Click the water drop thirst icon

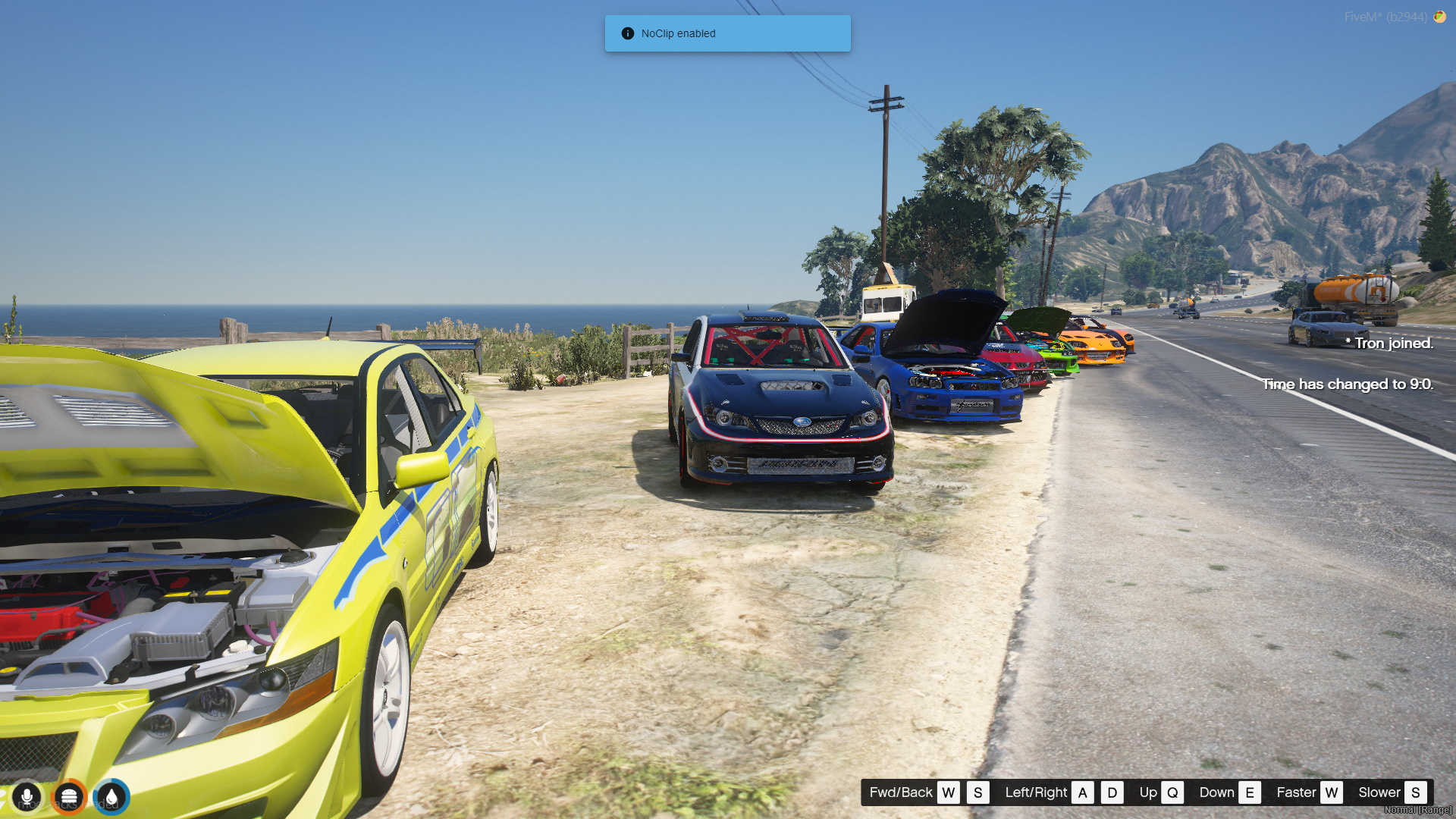[x=112, y=797]
